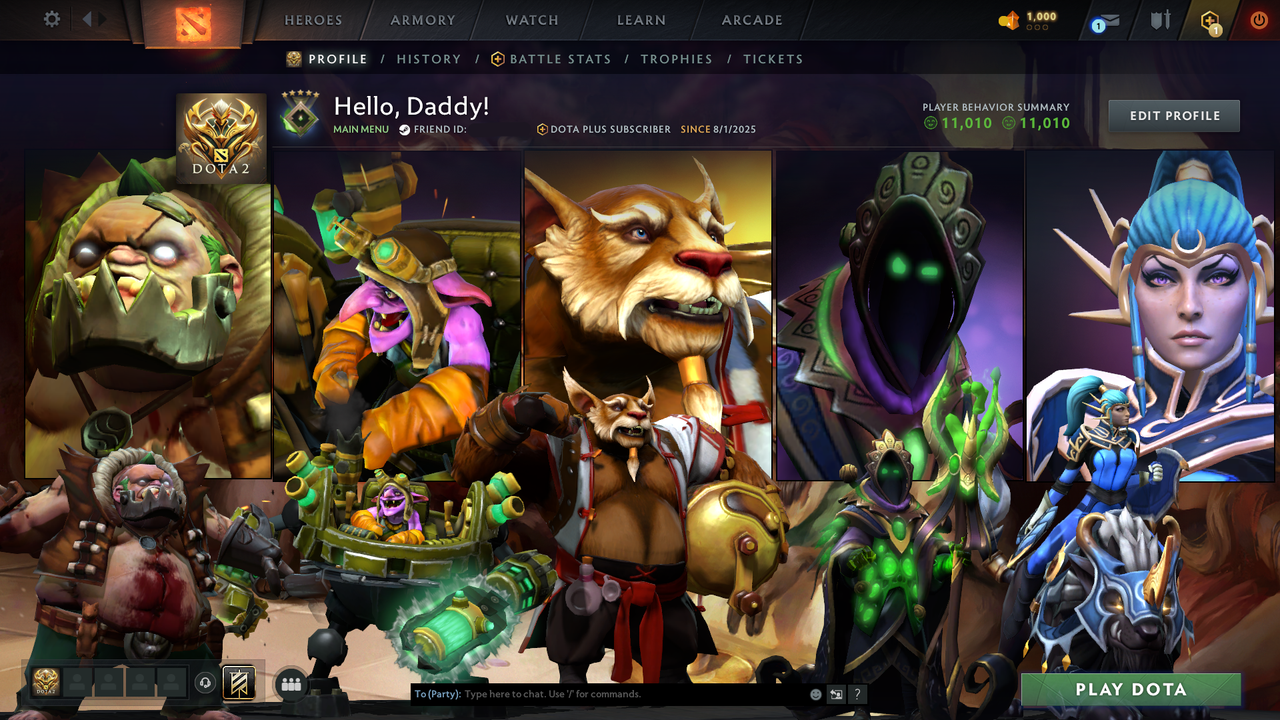The height and width of the screenshot is (720, 1280).
Task: Expand the guild crest panel near party slots
Action: pyautogui.click(x=240, y=683)
